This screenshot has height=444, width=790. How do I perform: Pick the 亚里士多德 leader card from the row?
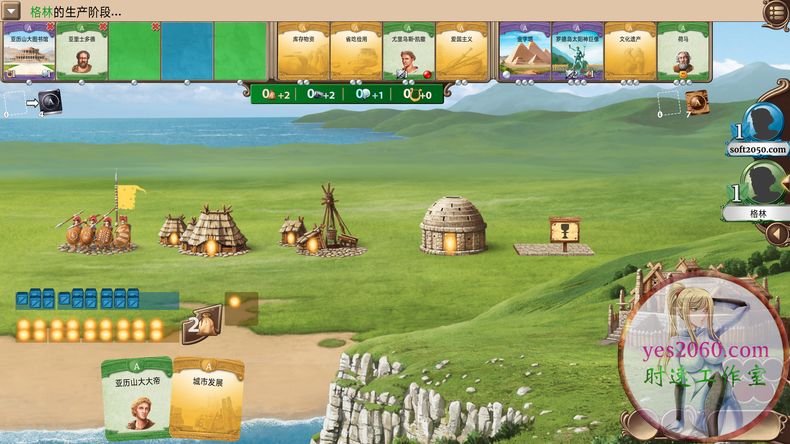click(x=81, y=52)
